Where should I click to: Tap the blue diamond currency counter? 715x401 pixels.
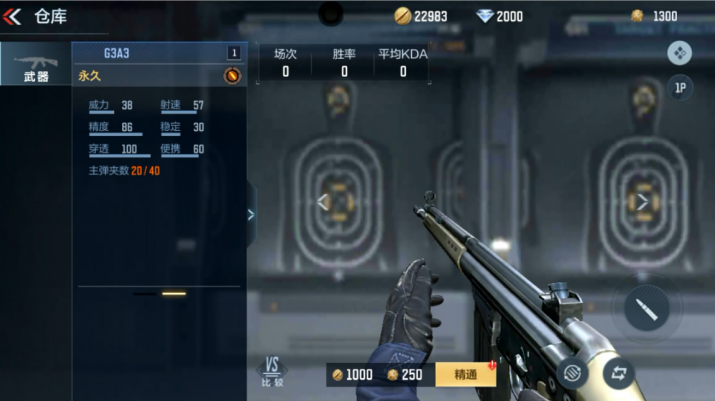(x=499, y=16)
